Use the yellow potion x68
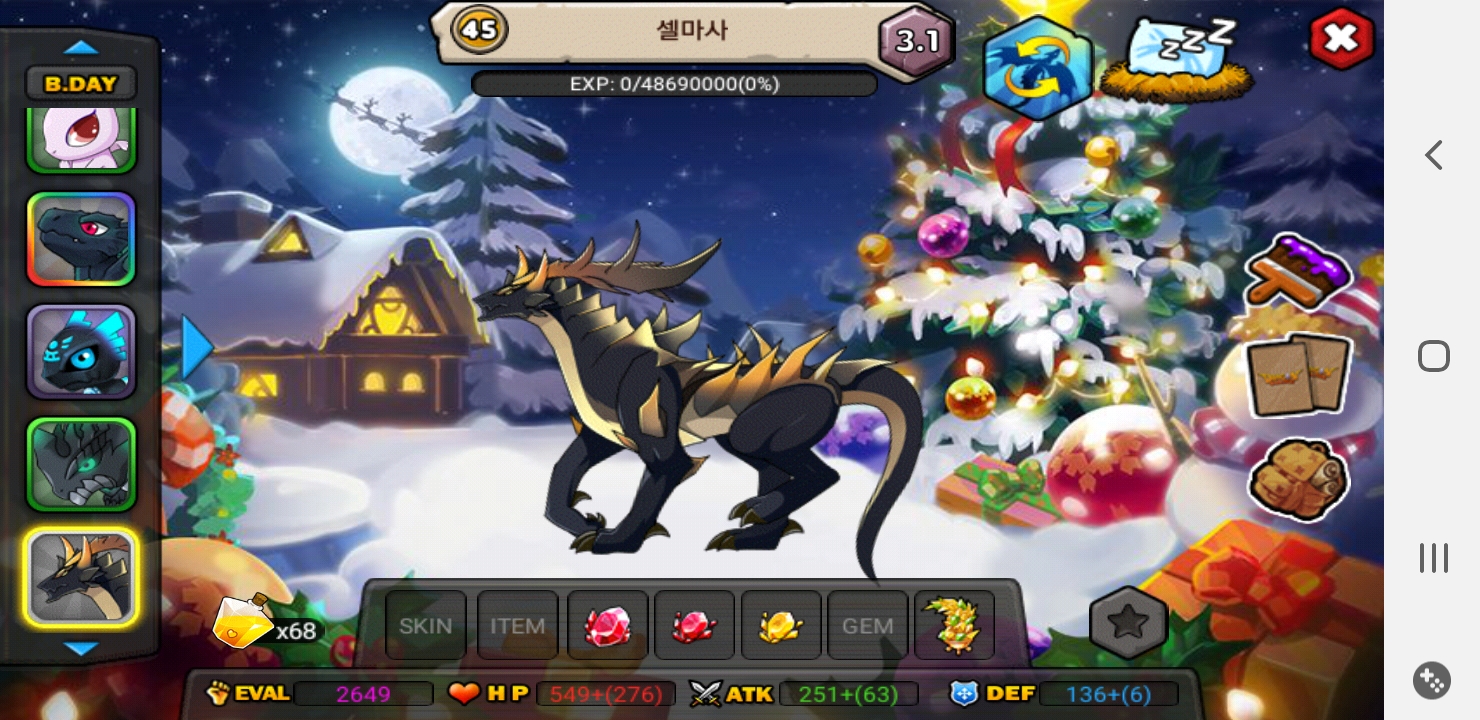Image resolution: width=1480 pixels, height=720 pixels. coord(246,621)
